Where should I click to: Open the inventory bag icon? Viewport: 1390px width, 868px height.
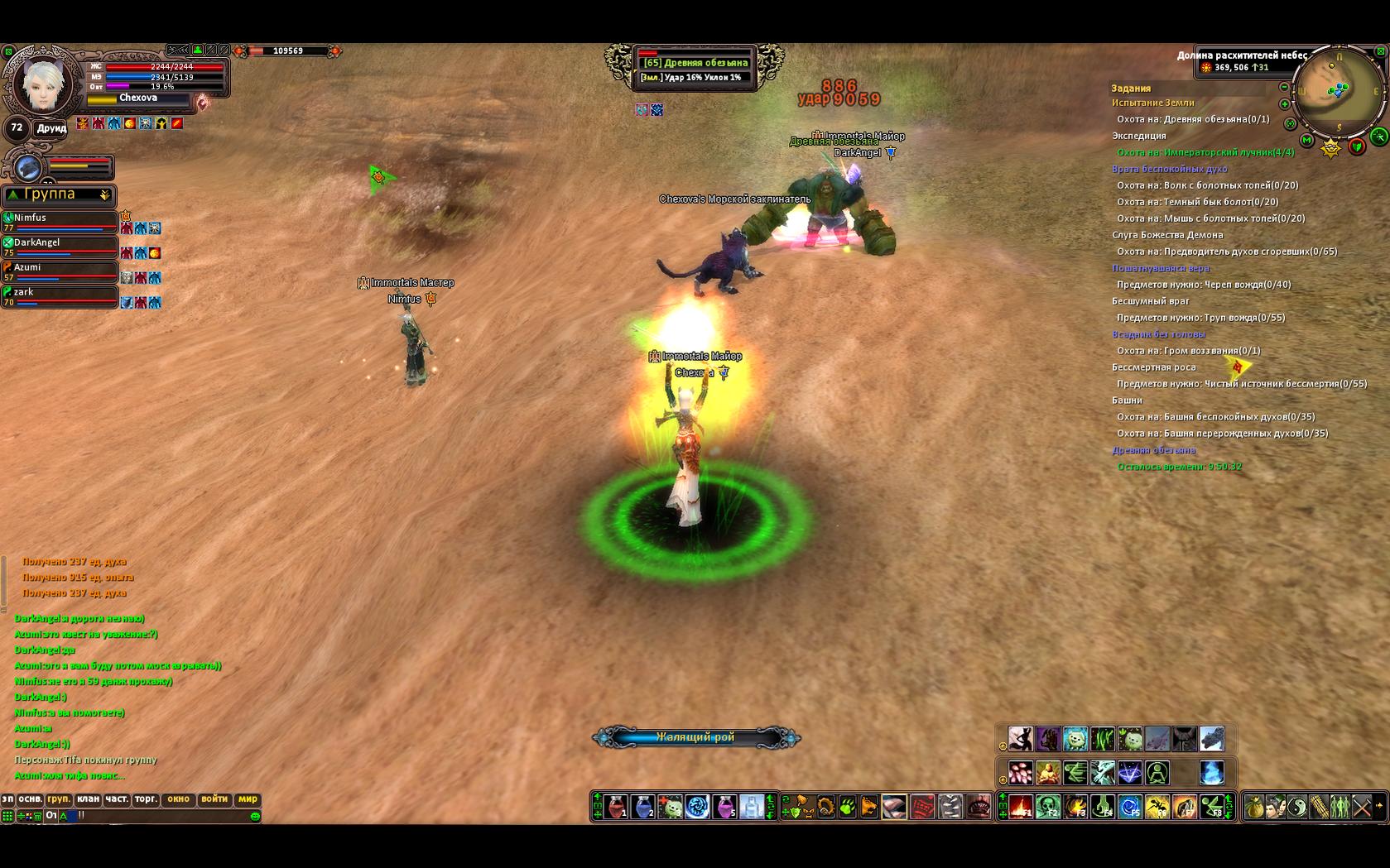[x=1254, y=807]
